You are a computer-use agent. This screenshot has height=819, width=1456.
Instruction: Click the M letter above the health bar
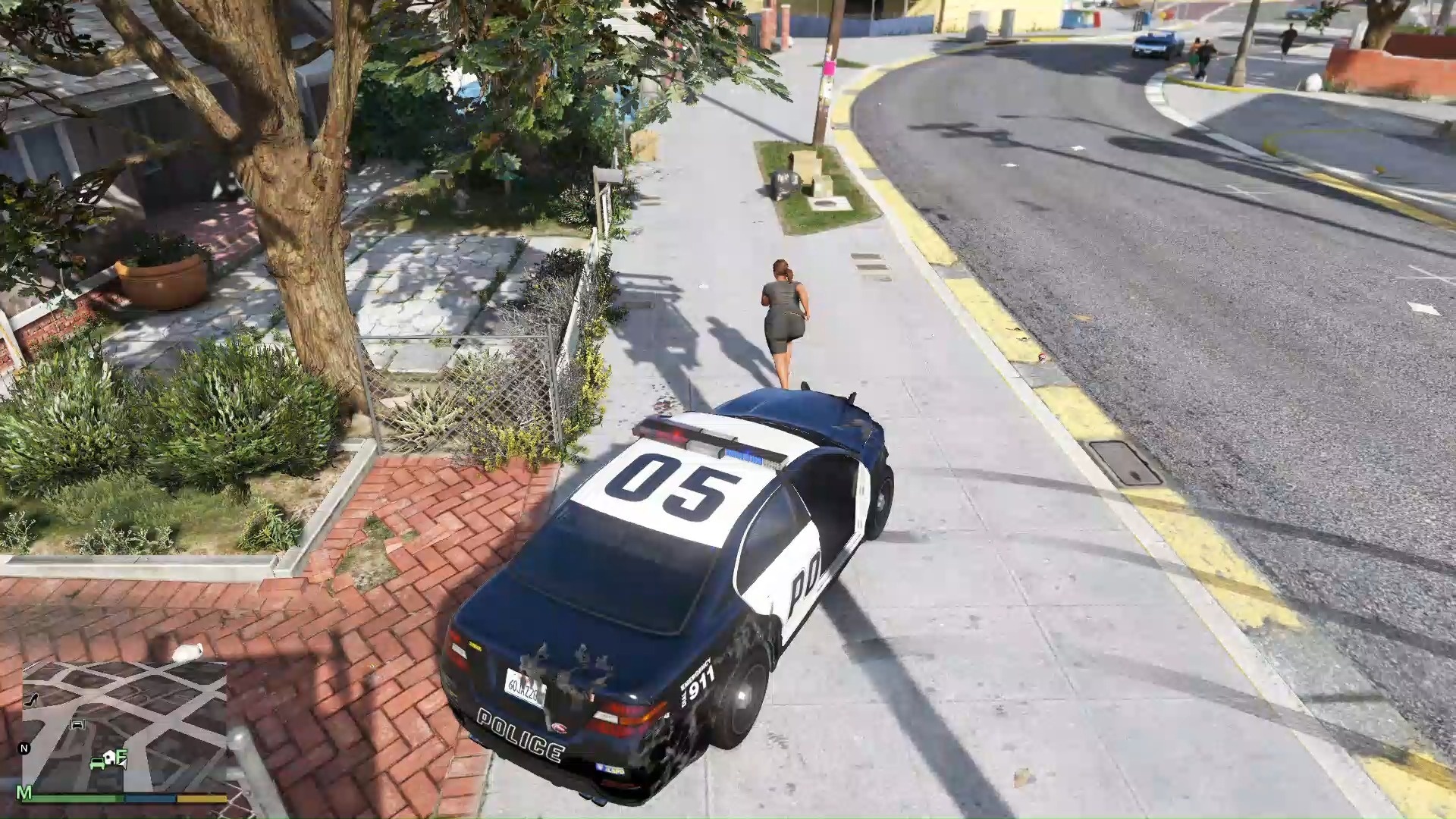[24, 792]
